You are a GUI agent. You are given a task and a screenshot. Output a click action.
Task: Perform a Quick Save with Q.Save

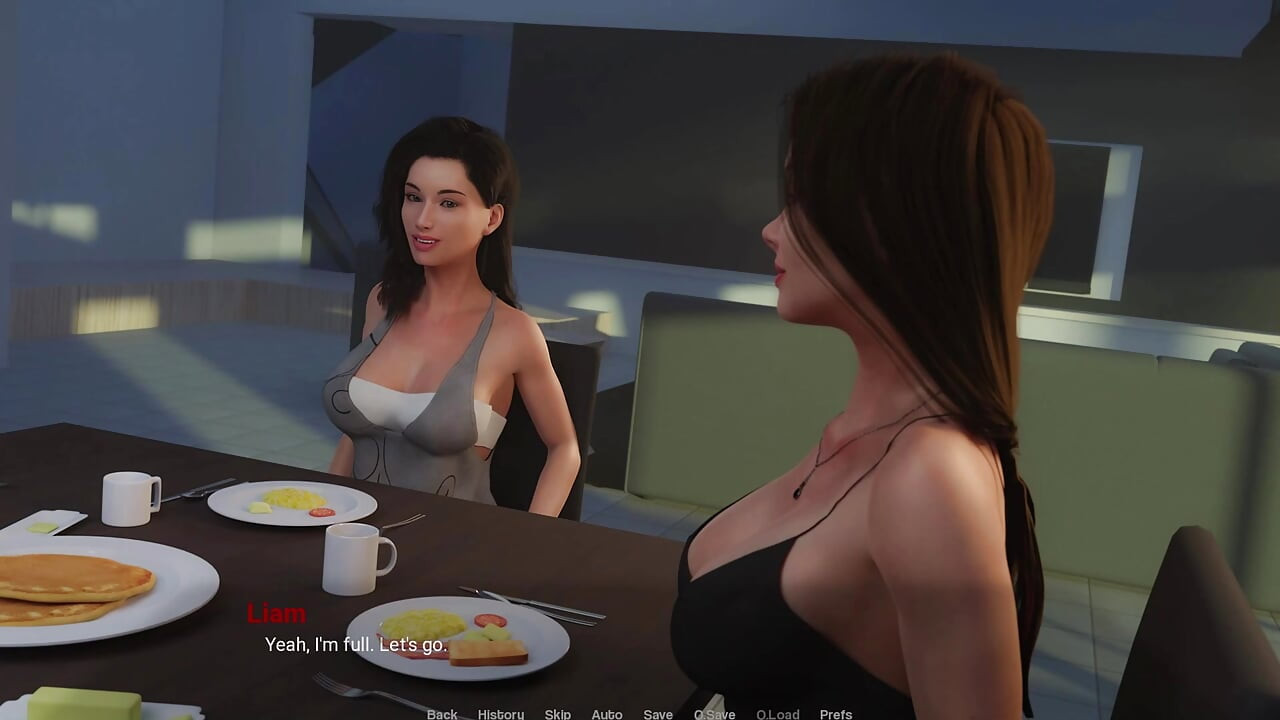(x=714, y=714)
